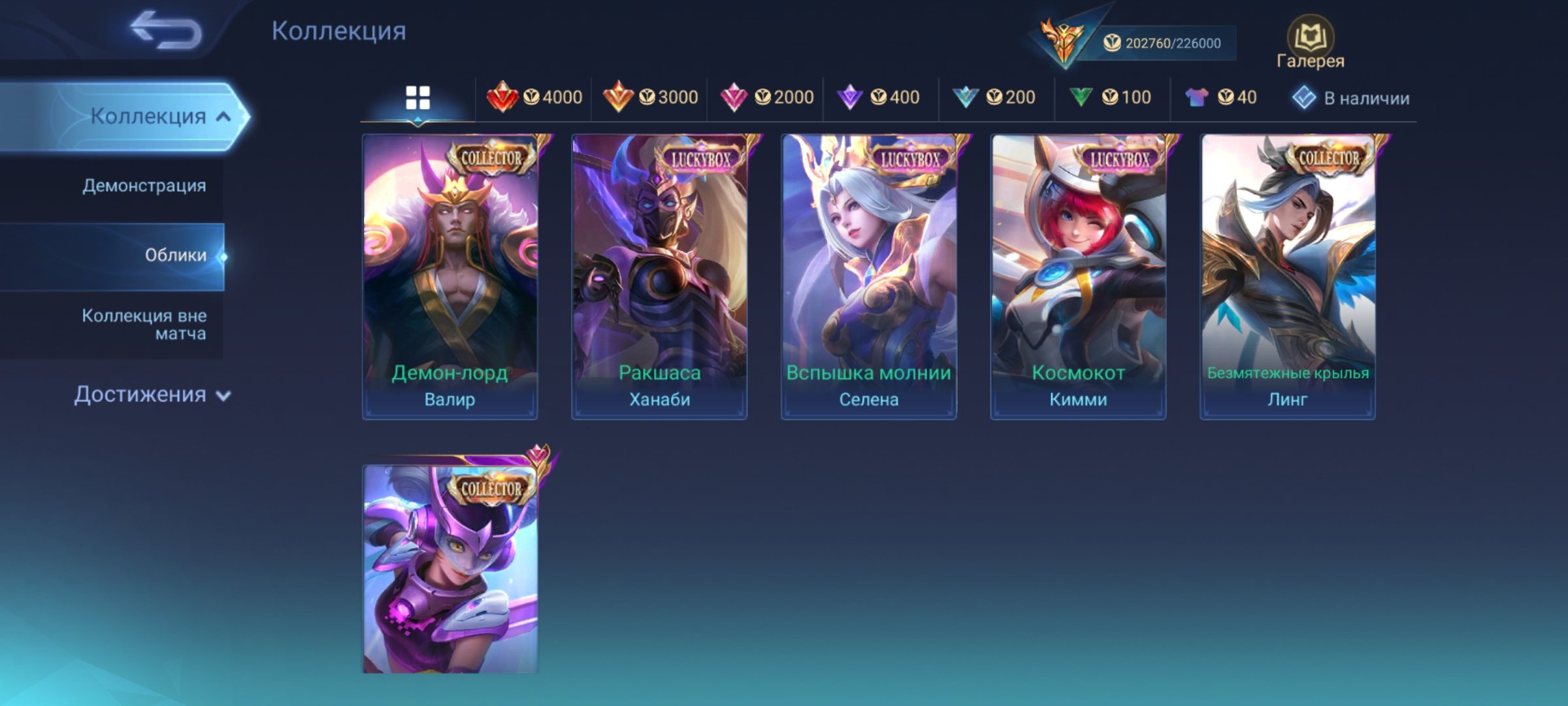Select the Облики menu entry
1568x706 pixels.
(175, 255)
